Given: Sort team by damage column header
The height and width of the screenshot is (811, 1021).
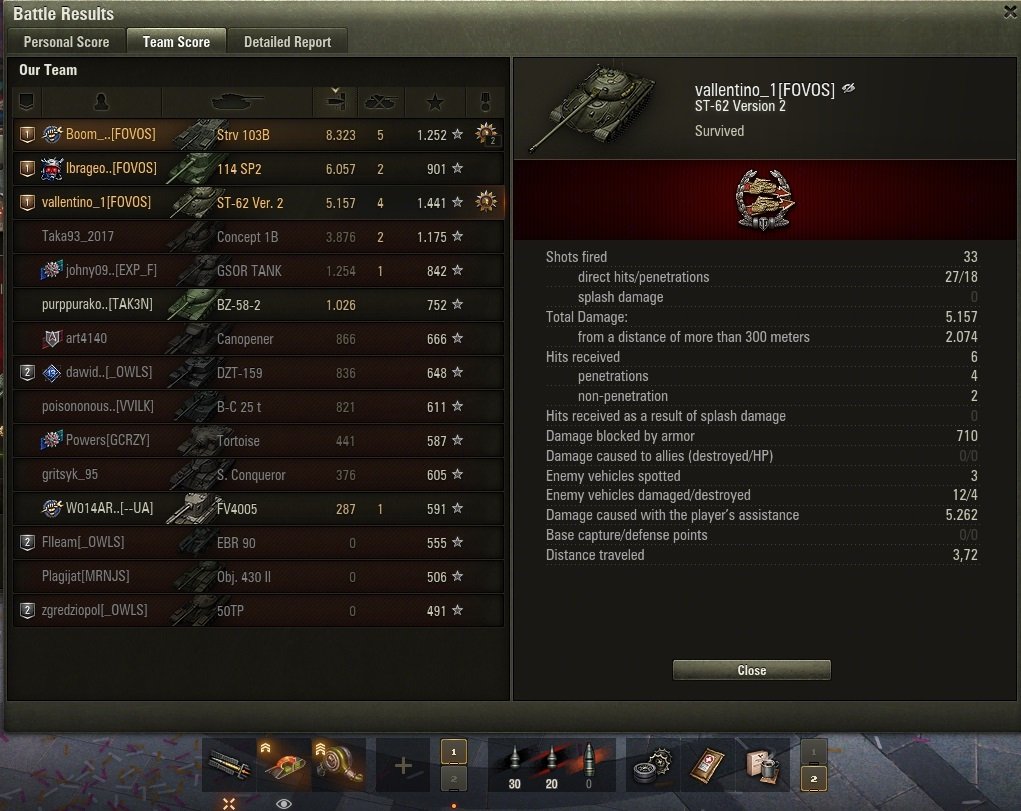Looking at the screenshot, I should (x=335, y=101).
